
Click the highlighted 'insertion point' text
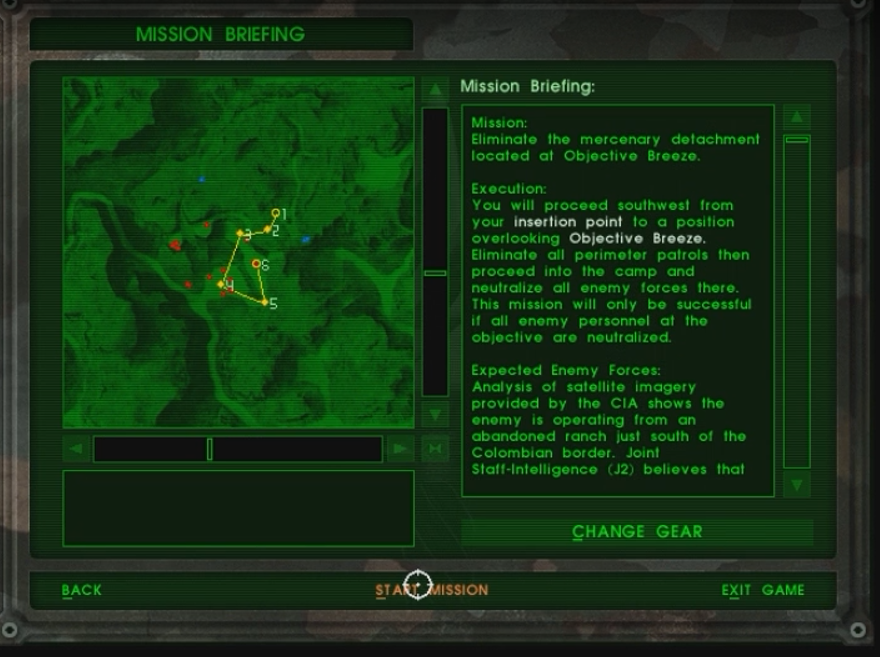[567, 222]
